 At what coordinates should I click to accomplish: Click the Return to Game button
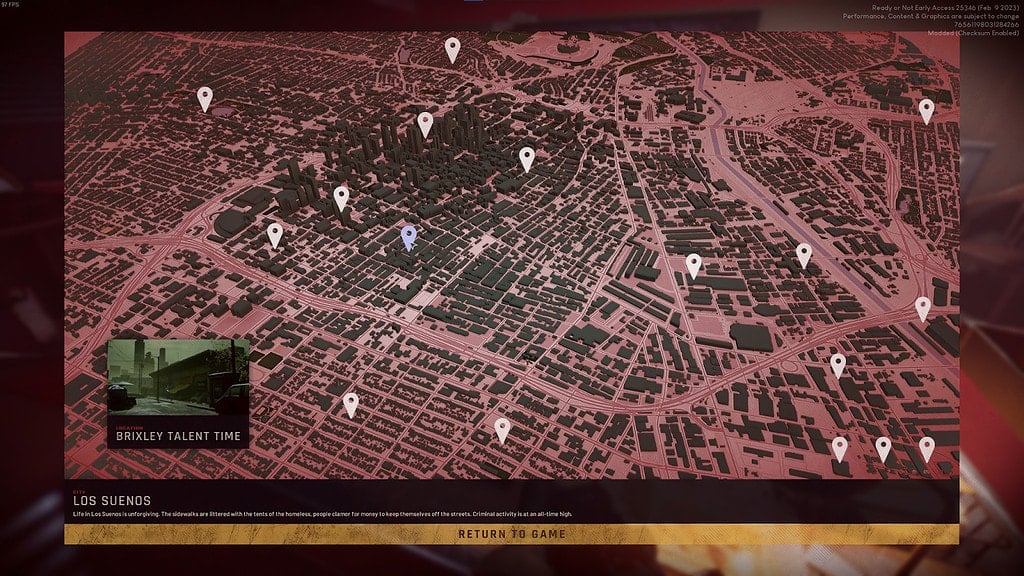pos(511,534)
